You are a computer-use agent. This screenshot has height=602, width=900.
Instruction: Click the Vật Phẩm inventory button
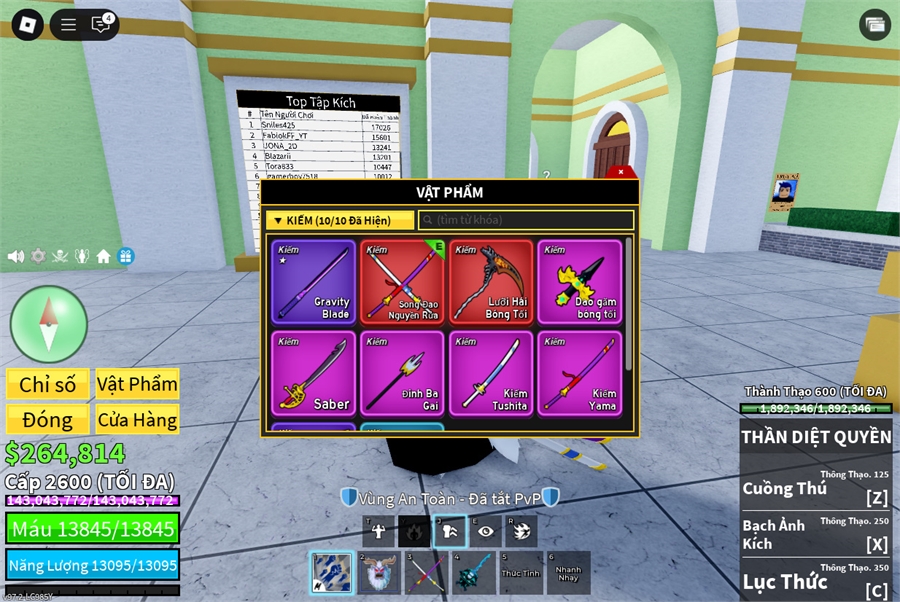(x=137, y=384)
